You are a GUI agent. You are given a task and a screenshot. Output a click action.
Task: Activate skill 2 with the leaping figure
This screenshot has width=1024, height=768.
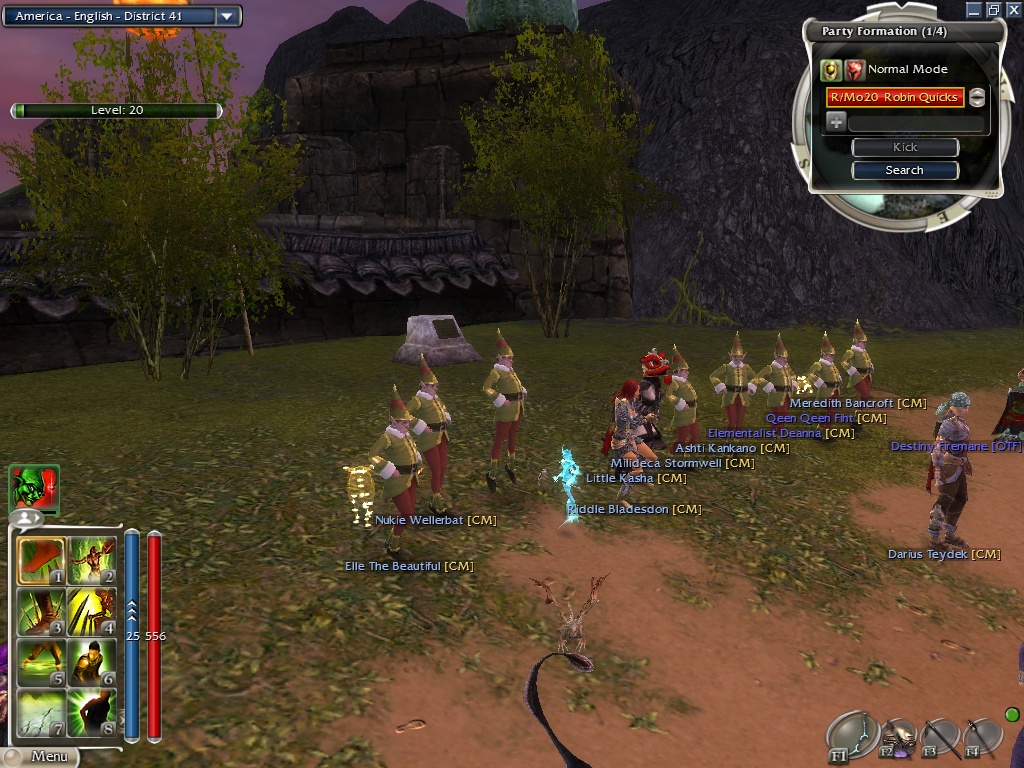pyautogui.click(x=91, y=562)
